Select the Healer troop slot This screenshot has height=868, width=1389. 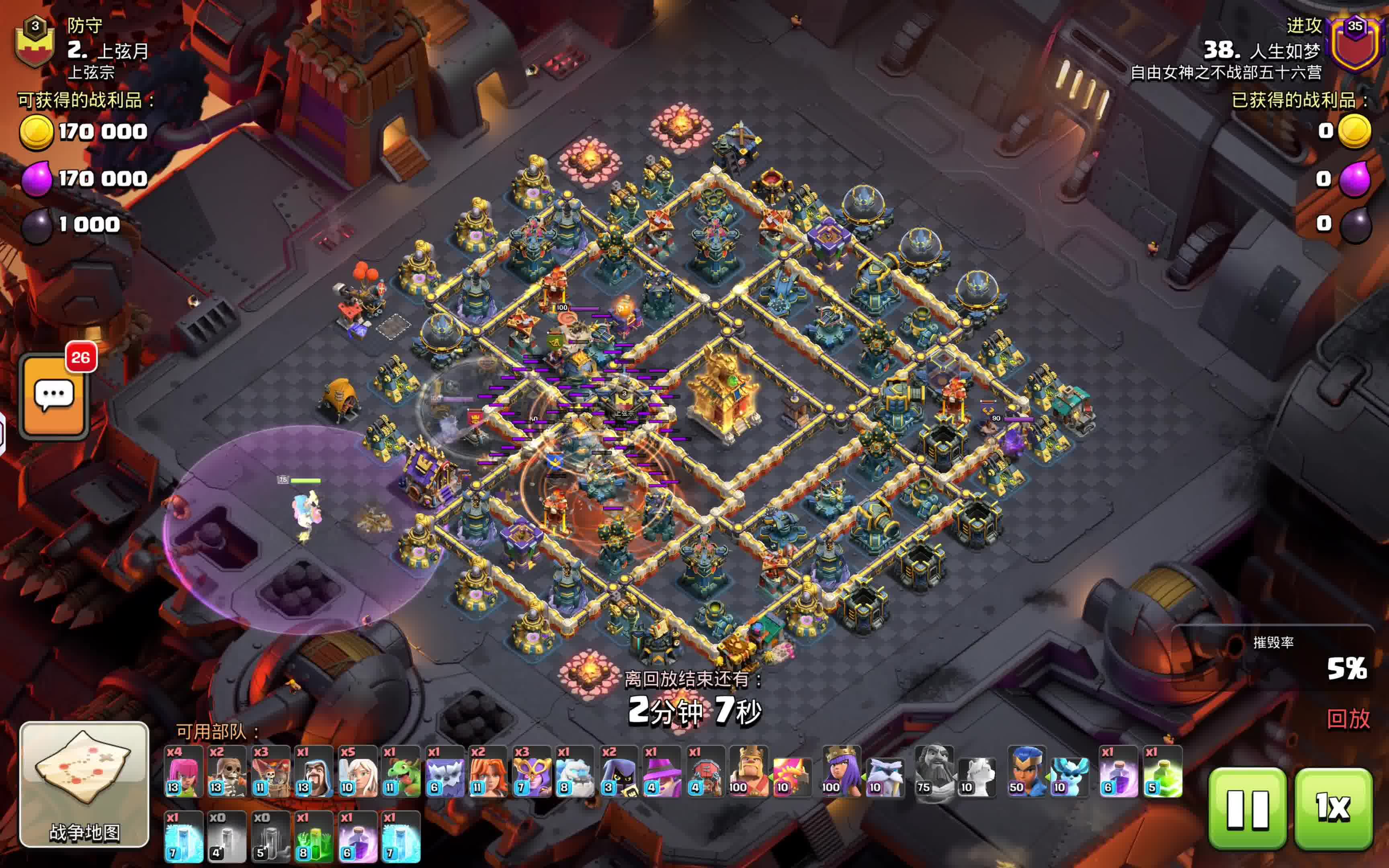click(x=357, y=772)
